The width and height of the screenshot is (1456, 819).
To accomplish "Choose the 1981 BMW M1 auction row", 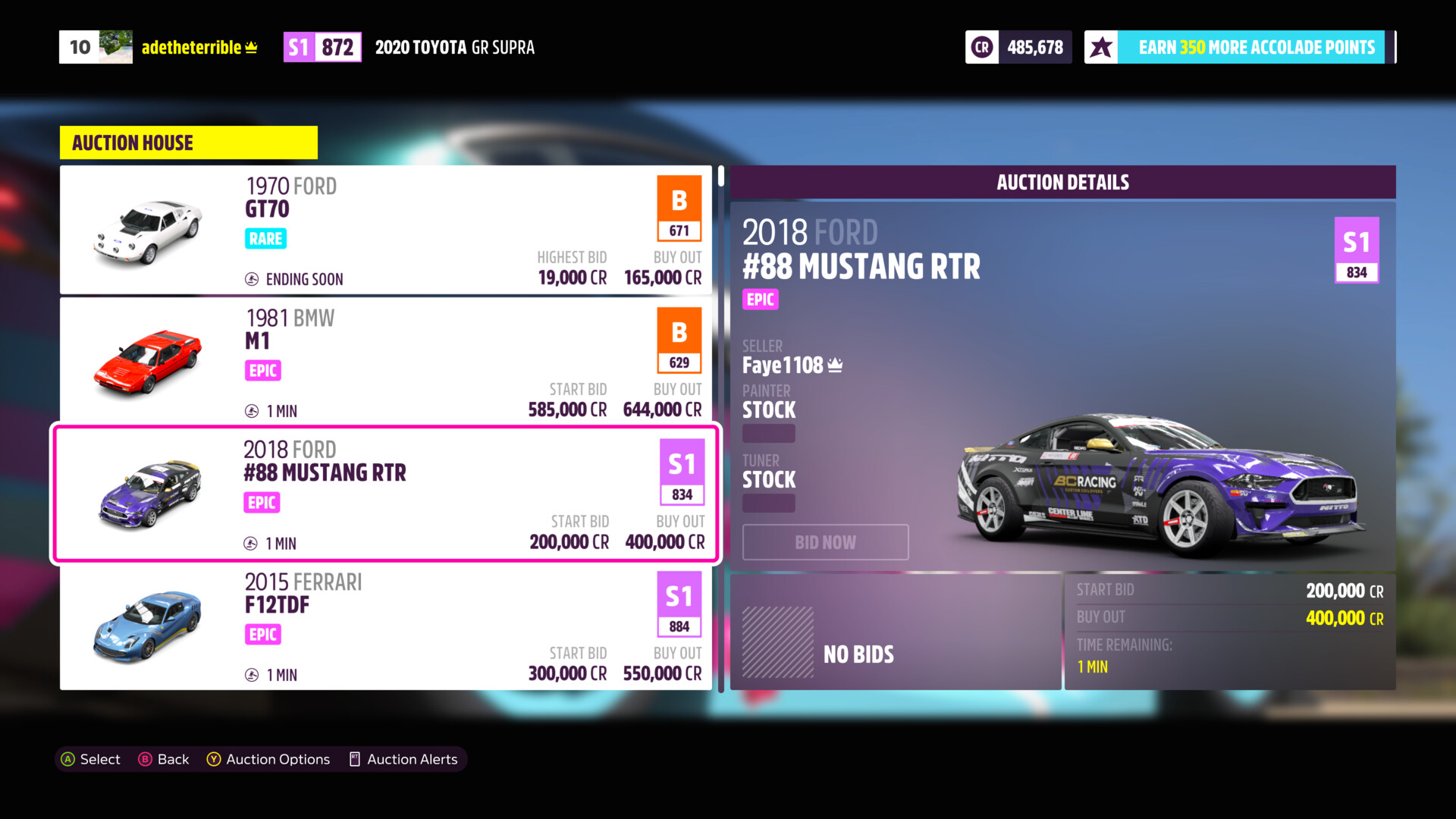I will [x=385, y=361].
